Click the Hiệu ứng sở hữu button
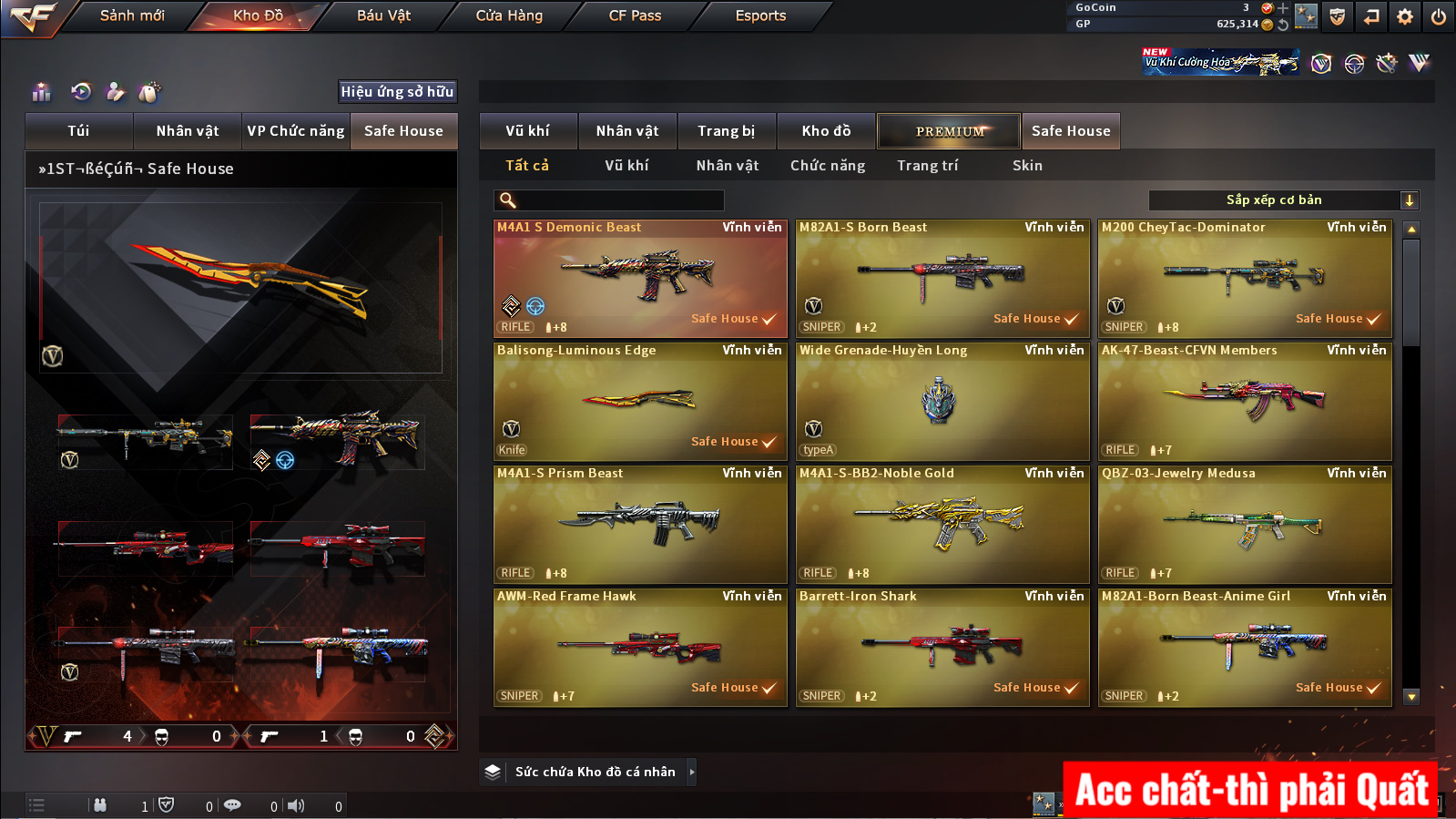This screenshot has width=1456, height=819. (397, 92)
